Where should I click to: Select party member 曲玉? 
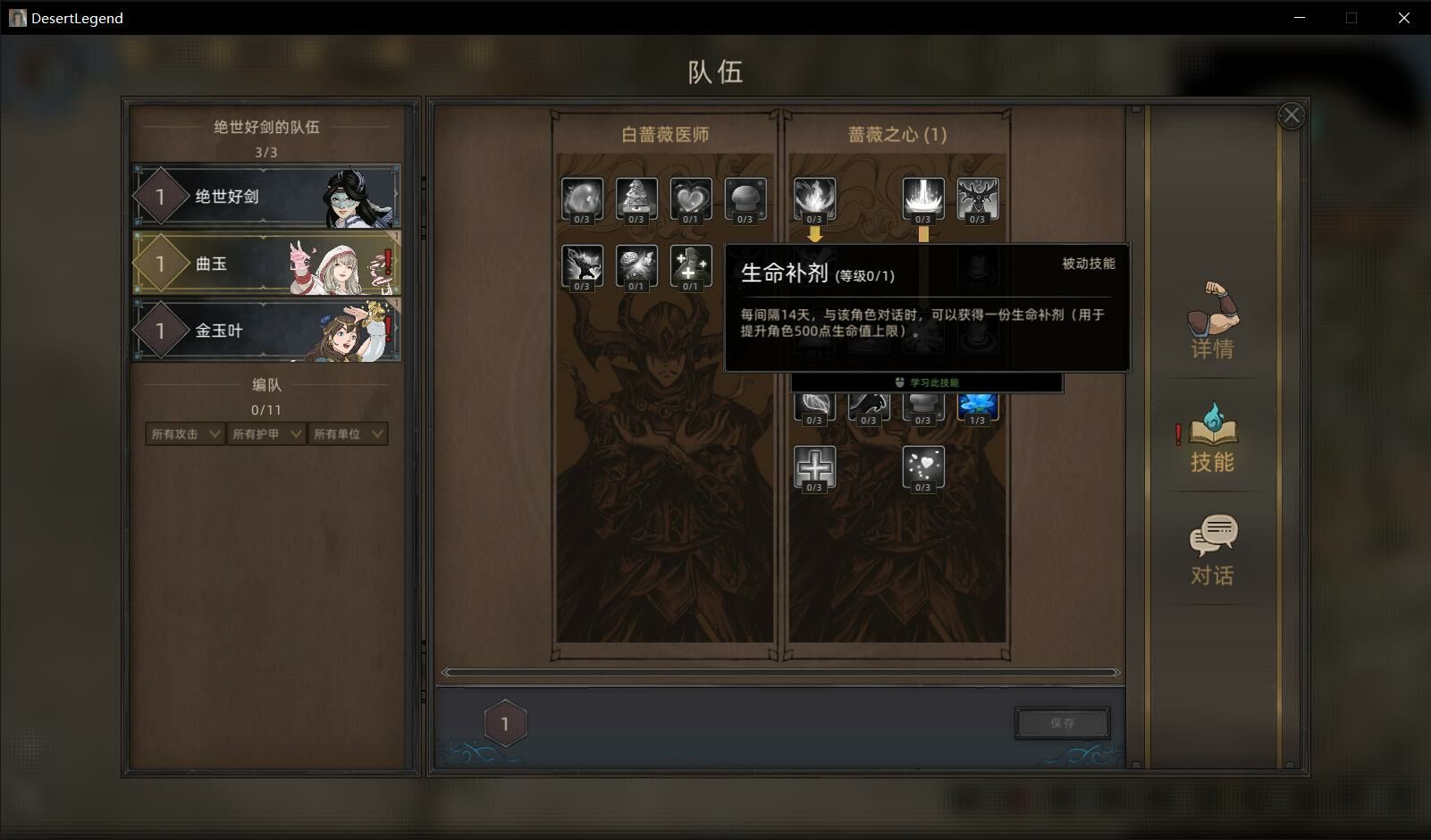pyautogui.click(x=265, y=264)
